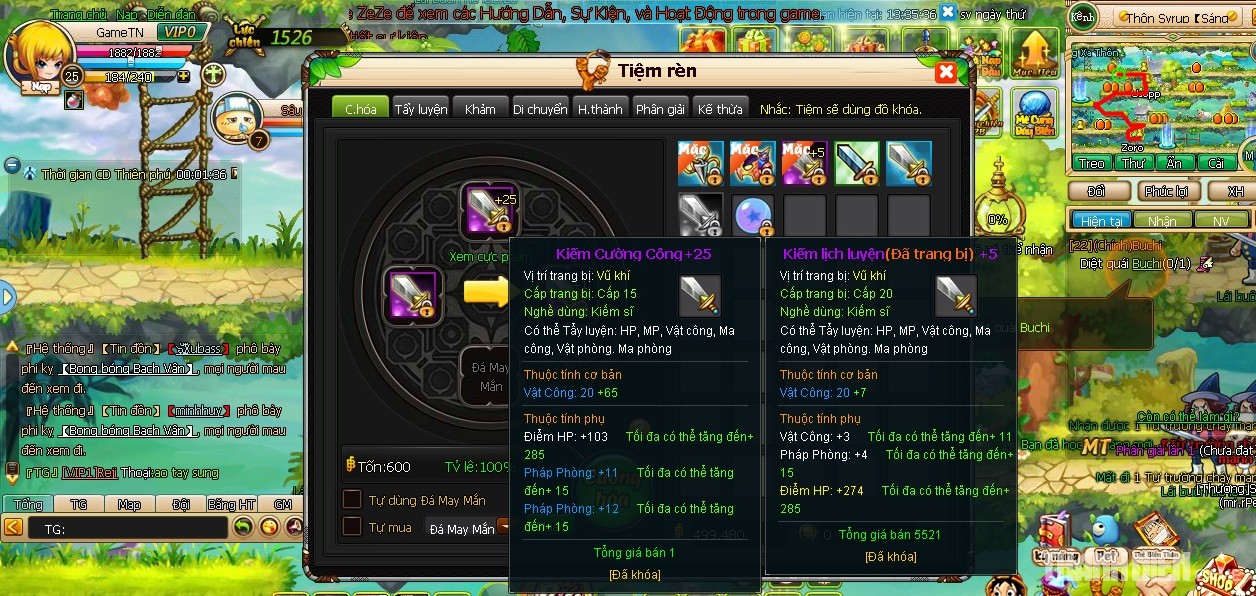This screenshot has width=1256, height=596.
Task: Switch chat to the Map channel
Action: click(129, 504)
